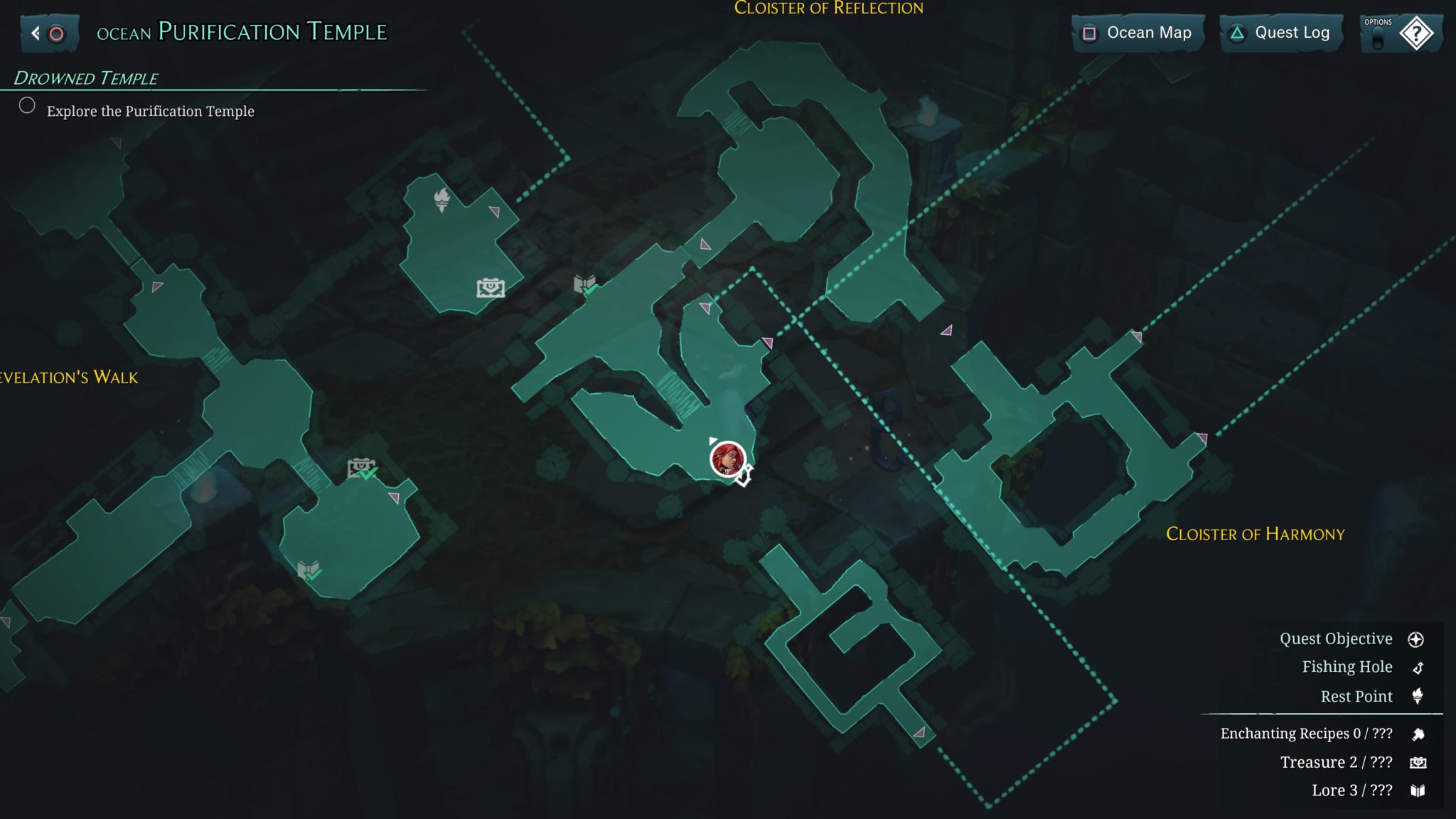Click the lore book icon beside the treasure chest
Image resolution: width=1456 pixels, height=819 pixels.
pos(585,282)
